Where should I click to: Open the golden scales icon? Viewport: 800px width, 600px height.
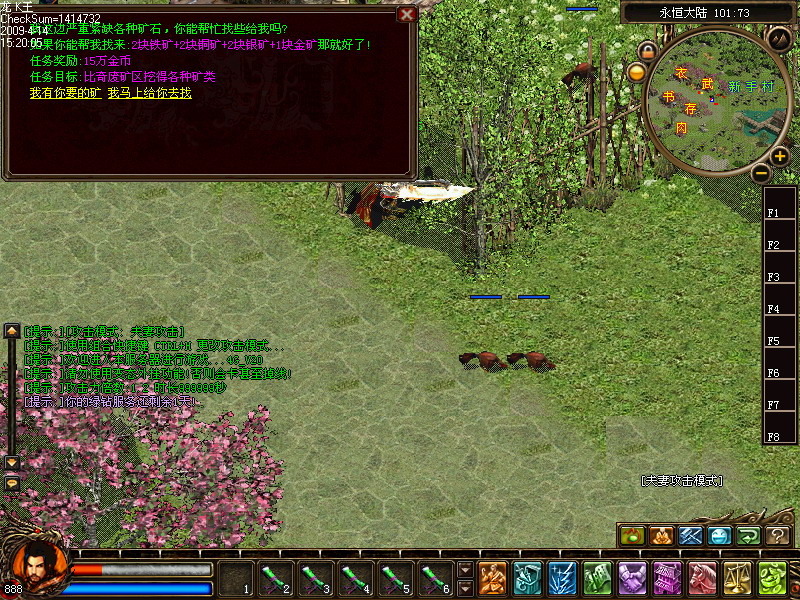[x=737, y=578]
